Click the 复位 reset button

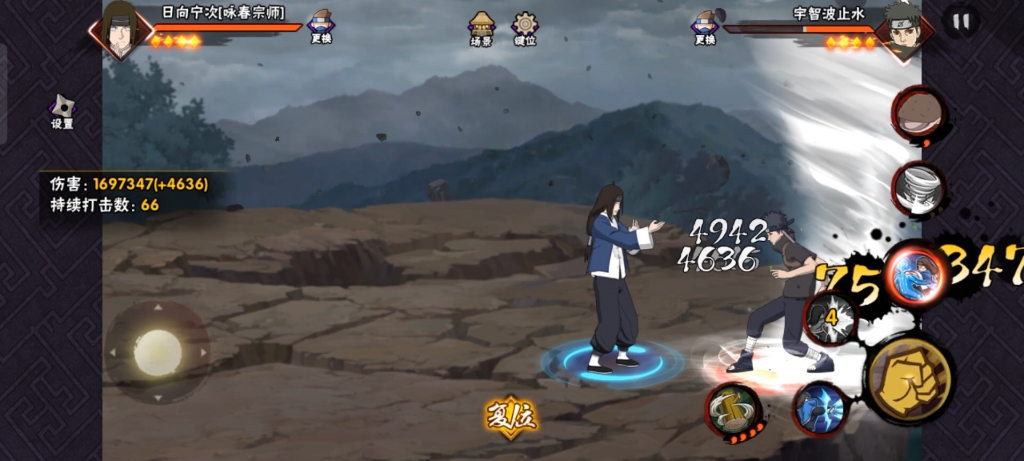511,415
